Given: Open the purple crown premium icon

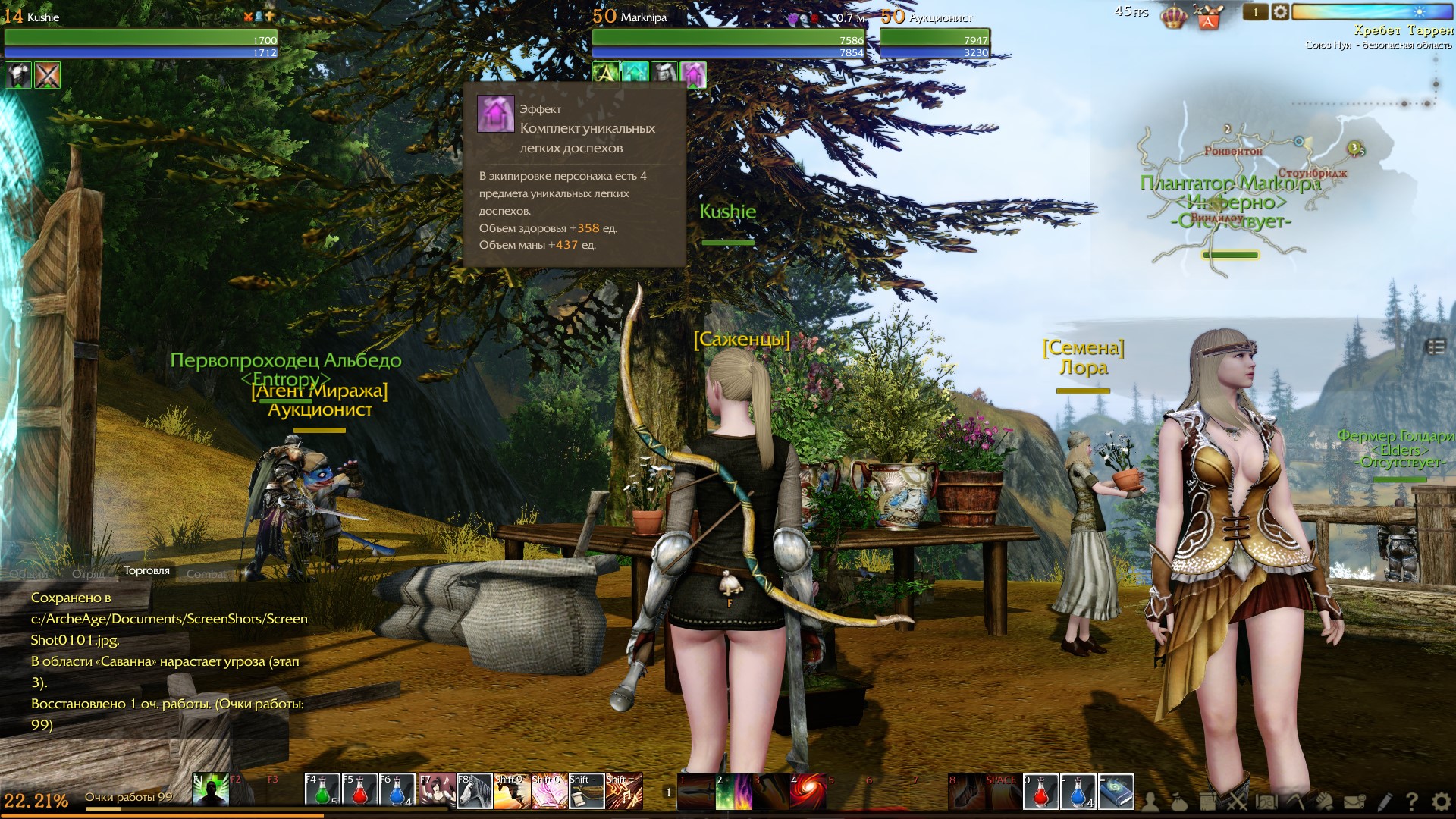Looking at the screenshot, I should pyautogui.click(x=1173, y=17).
